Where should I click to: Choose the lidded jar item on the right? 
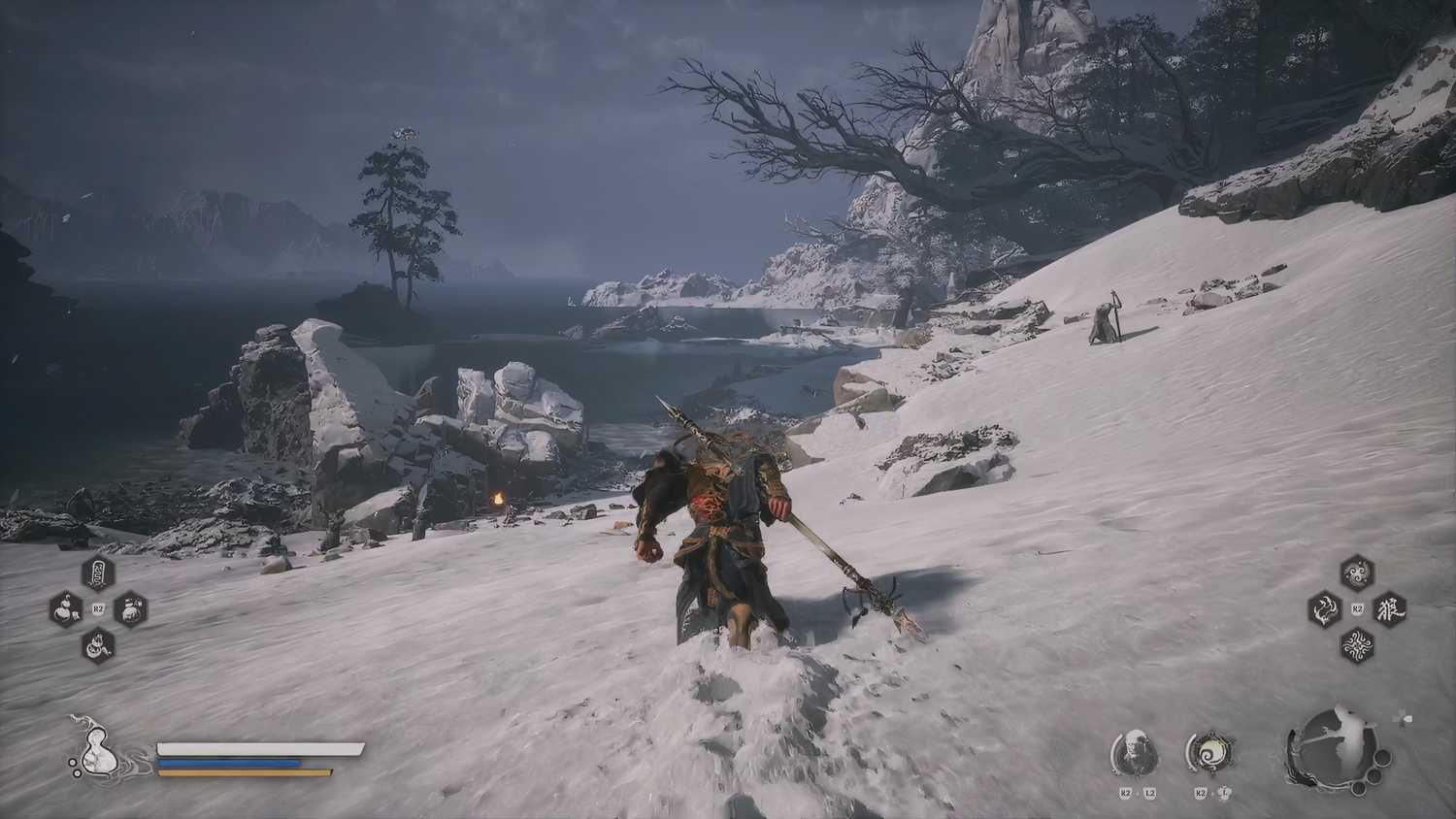tap(130, 609)
